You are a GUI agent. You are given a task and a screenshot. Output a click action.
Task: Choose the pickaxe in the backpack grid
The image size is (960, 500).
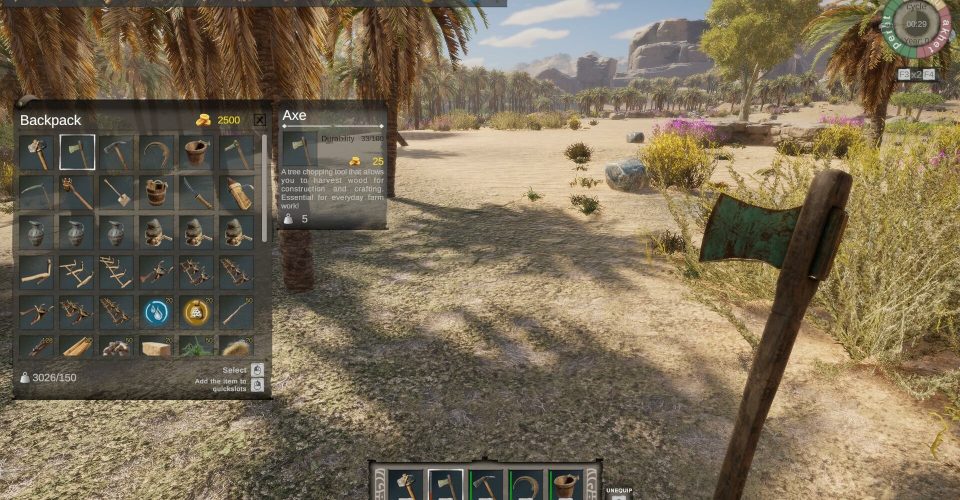(117, 153)
